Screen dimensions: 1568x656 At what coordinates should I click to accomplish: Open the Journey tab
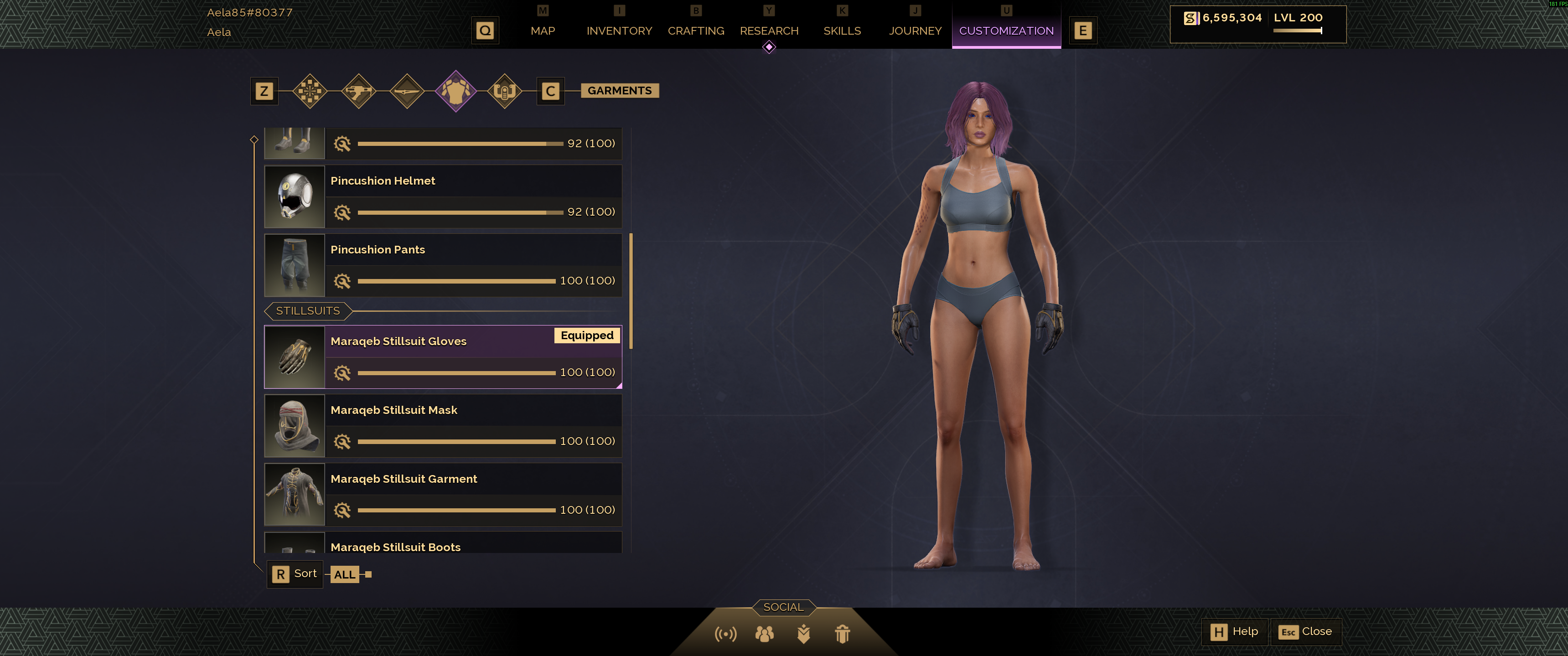click(x=915, y=31)
